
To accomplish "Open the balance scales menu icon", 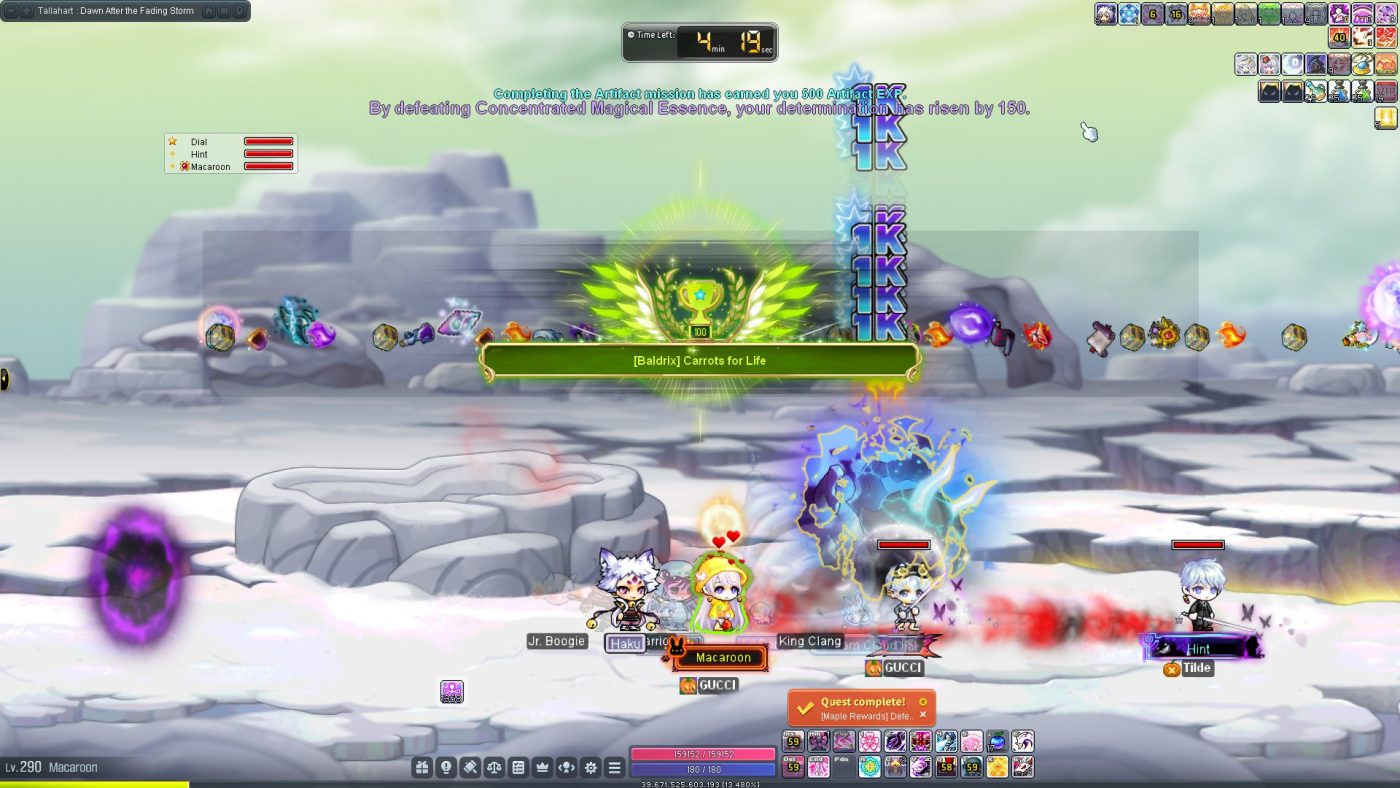I will click(x=494, y=768).
